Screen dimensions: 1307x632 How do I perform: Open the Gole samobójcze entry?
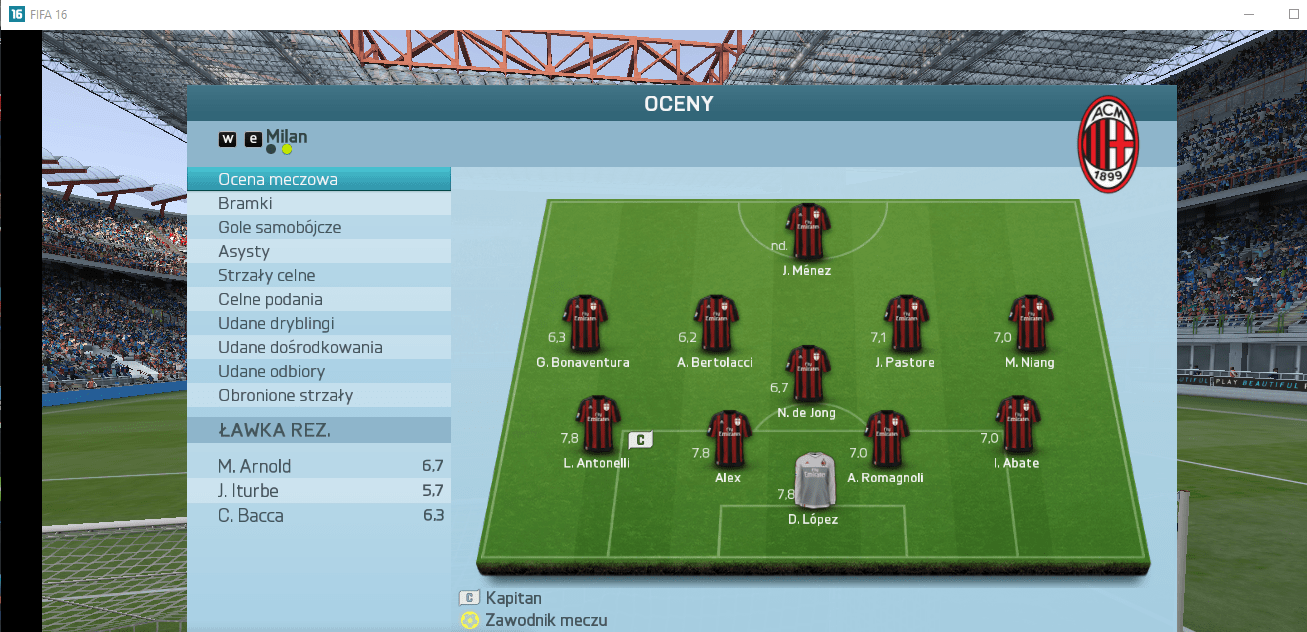(318, 228)
